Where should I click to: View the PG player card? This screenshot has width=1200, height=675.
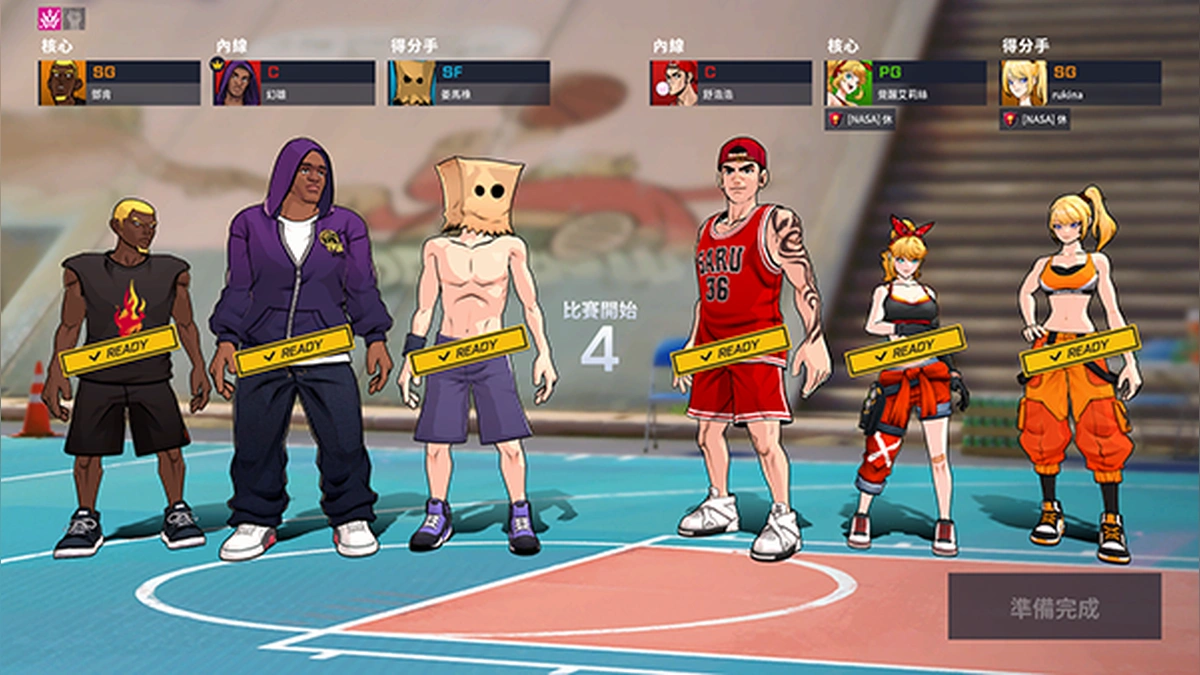coord(905,83)
